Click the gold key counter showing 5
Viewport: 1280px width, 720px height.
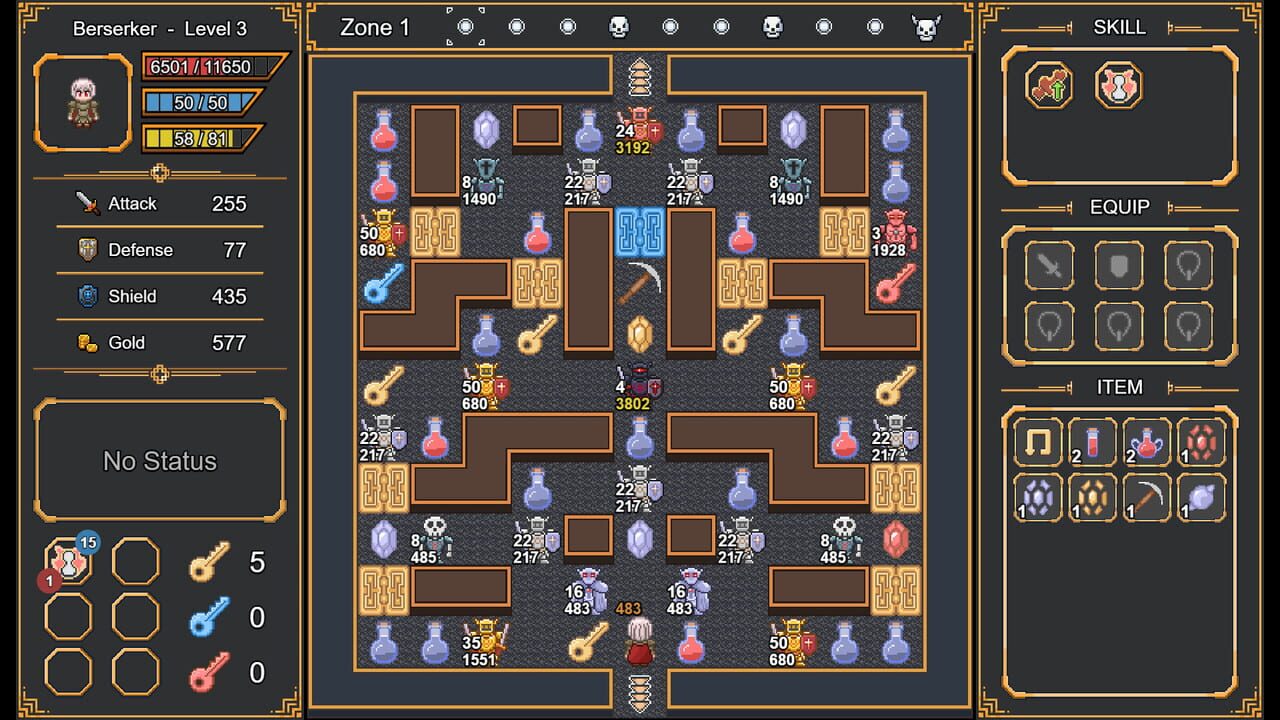(x=227, y=563)
